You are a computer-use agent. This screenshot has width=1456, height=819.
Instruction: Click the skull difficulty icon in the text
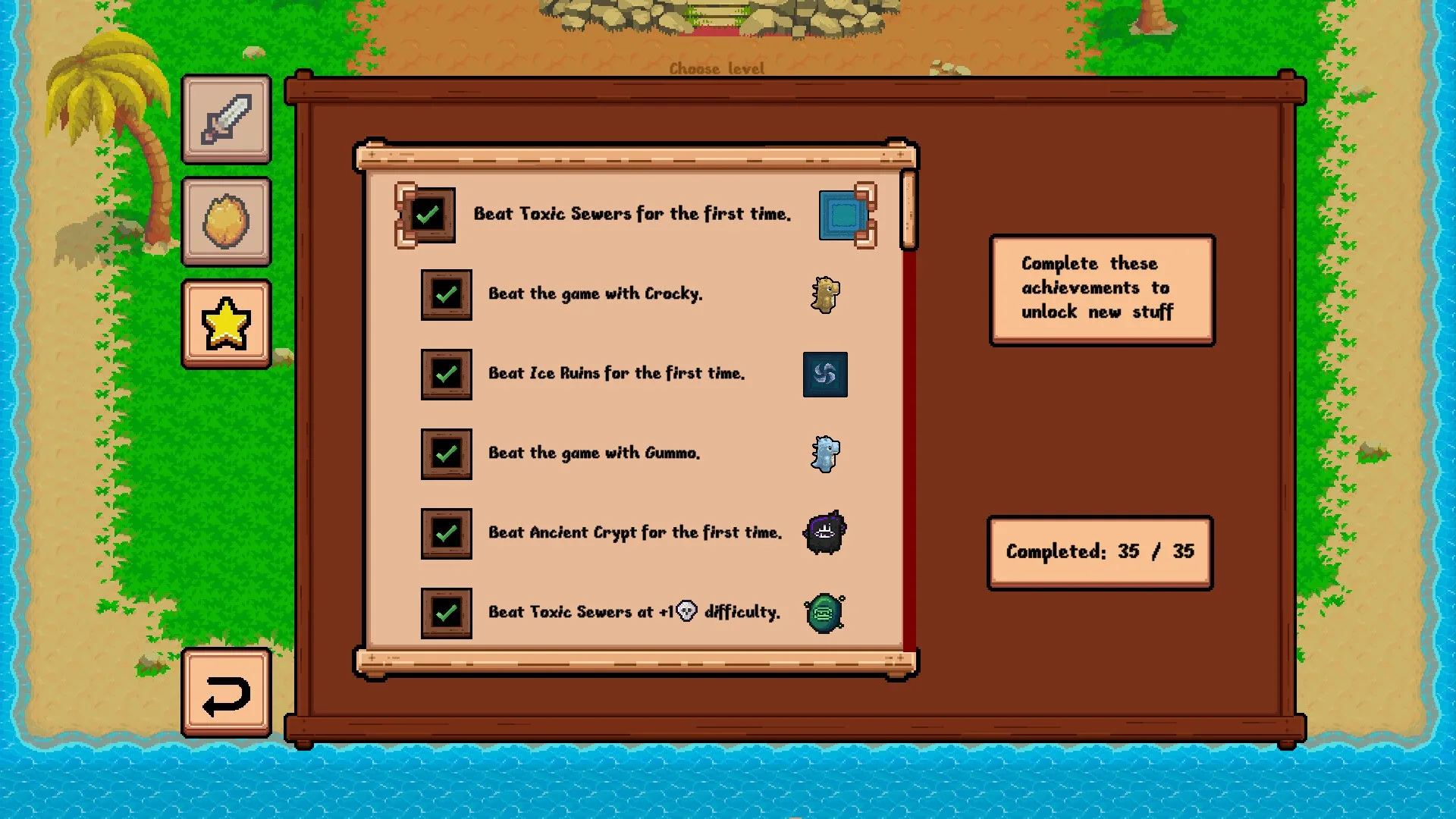pyautogui.click(x=685, y=611)
